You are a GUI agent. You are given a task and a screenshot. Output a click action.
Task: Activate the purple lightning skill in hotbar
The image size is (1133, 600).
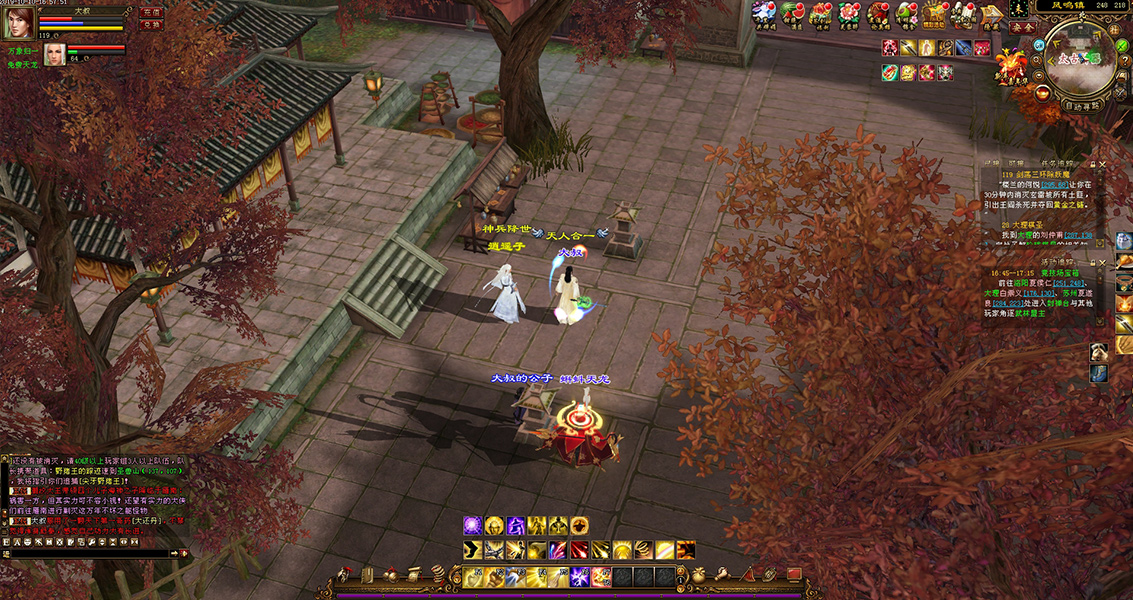coord(579,576)
